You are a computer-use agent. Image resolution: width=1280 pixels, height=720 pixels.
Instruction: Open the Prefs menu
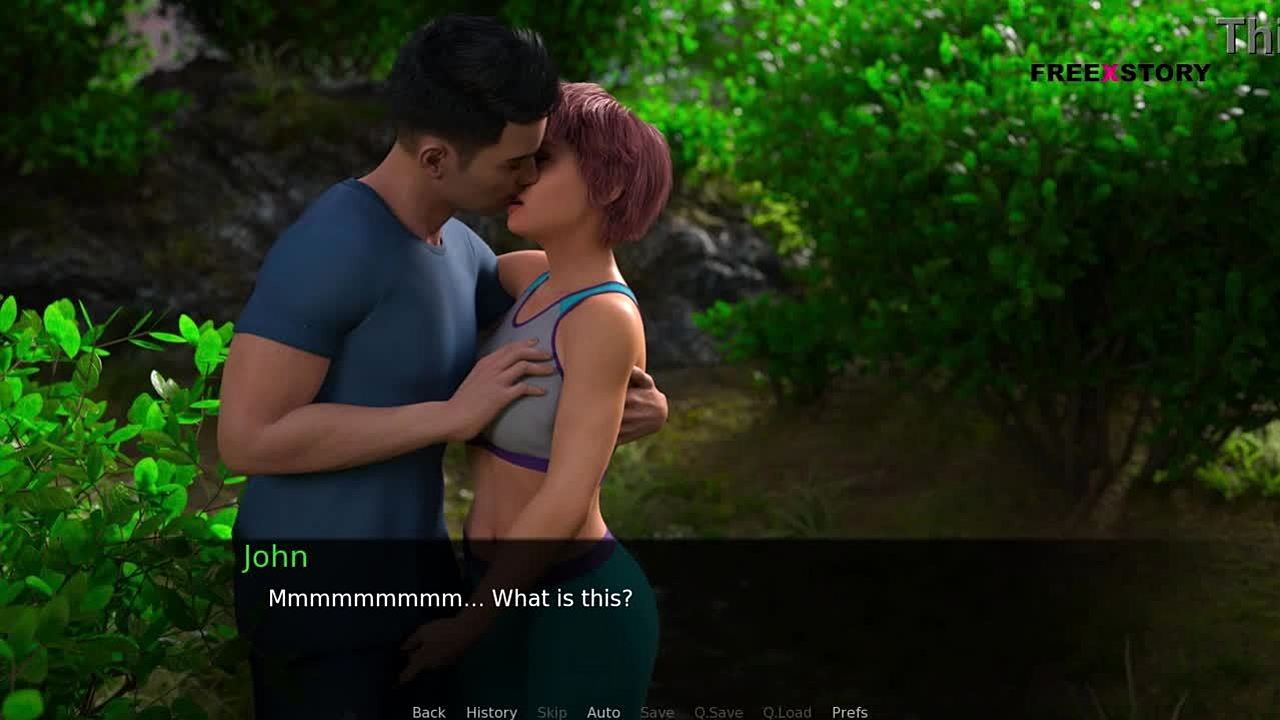[849, 712]
